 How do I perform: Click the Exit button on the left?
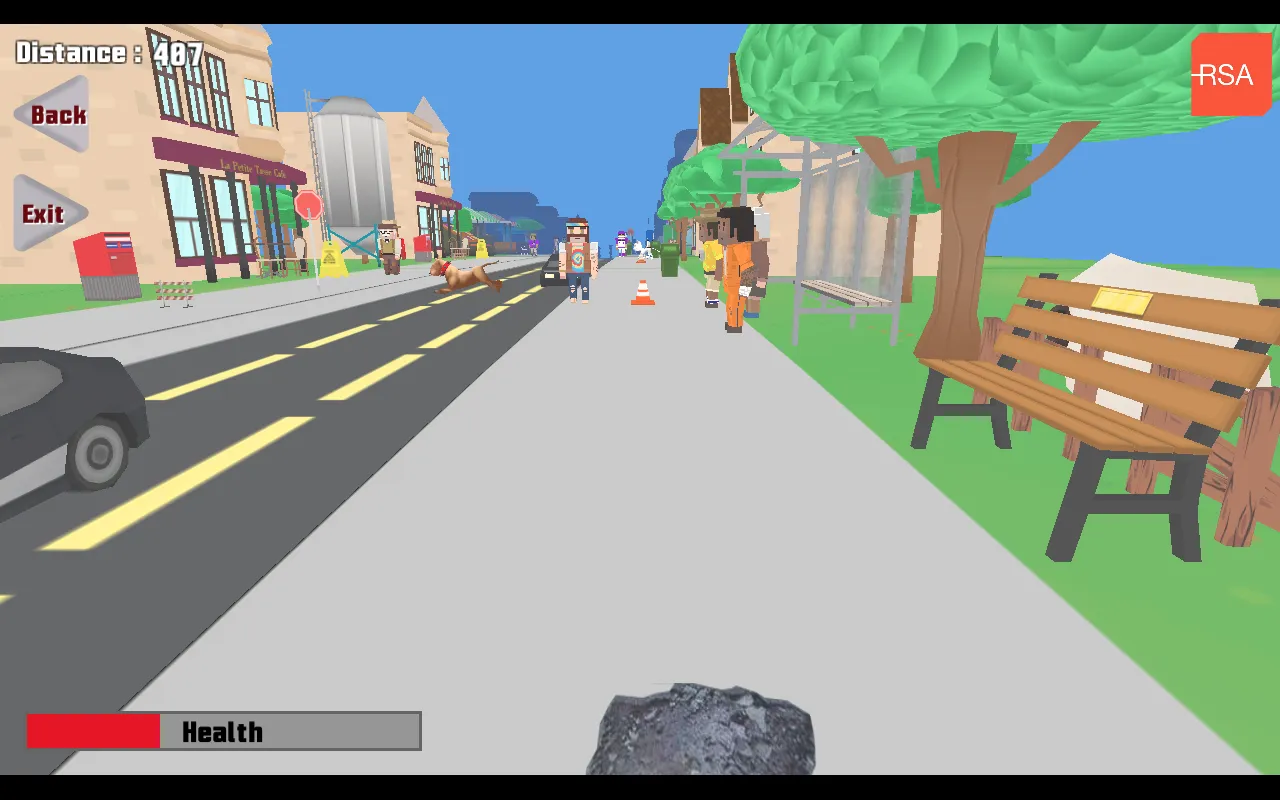click(x=42, y=214)
